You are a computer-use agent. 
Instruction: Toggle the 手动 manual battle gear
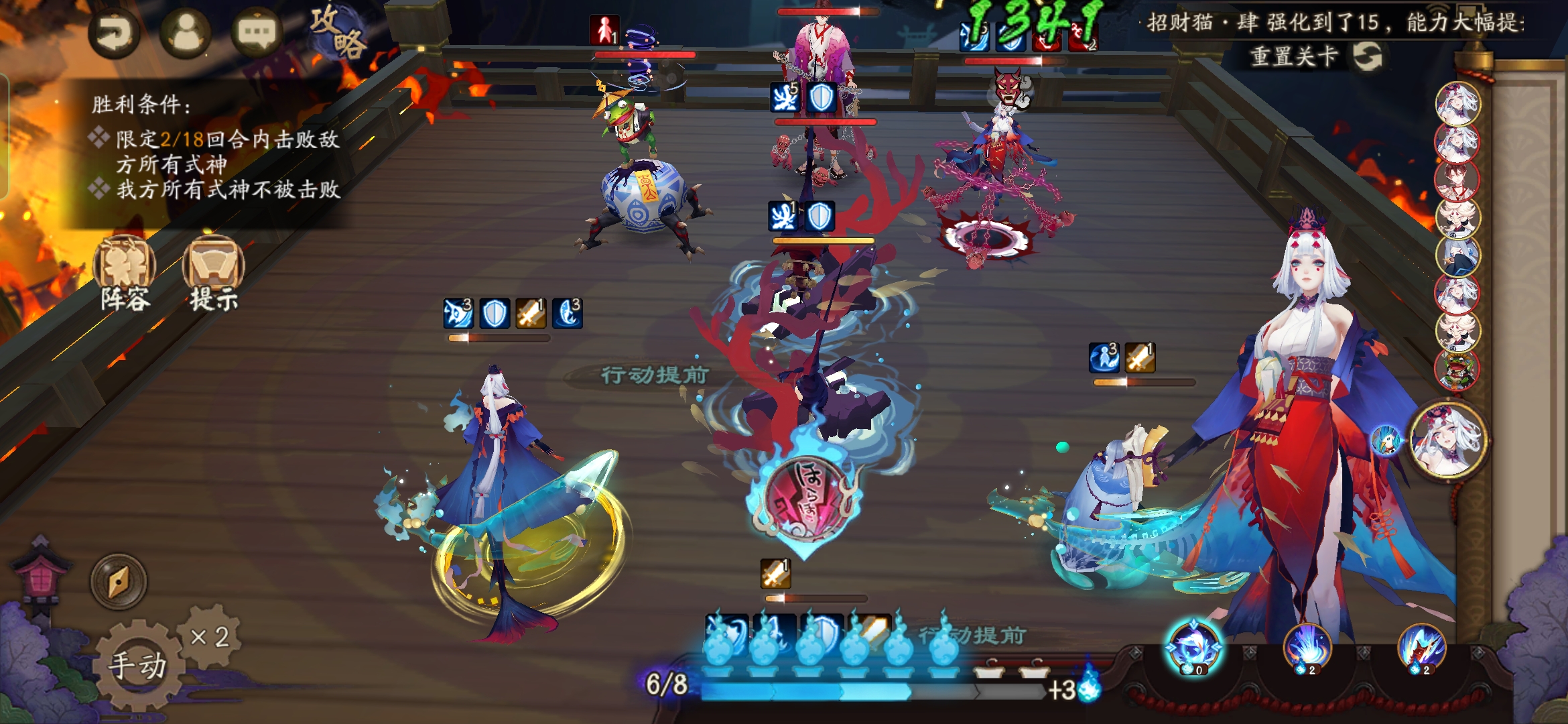coord(137,665)
